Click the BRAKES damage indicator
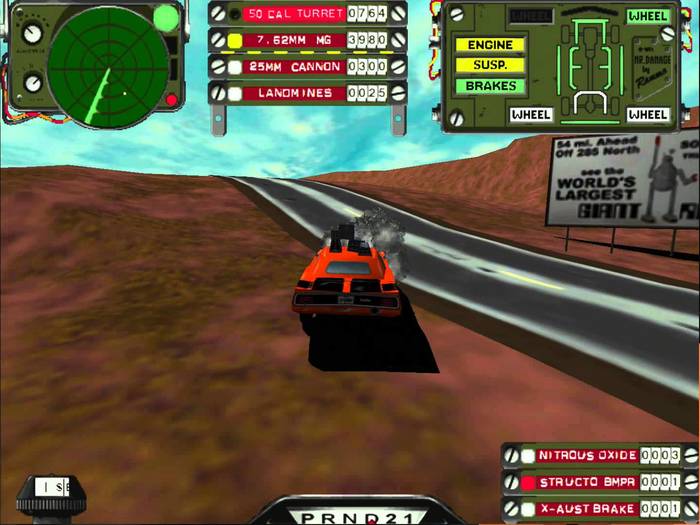Screen dimensions: 700x525 coord(490,86)
